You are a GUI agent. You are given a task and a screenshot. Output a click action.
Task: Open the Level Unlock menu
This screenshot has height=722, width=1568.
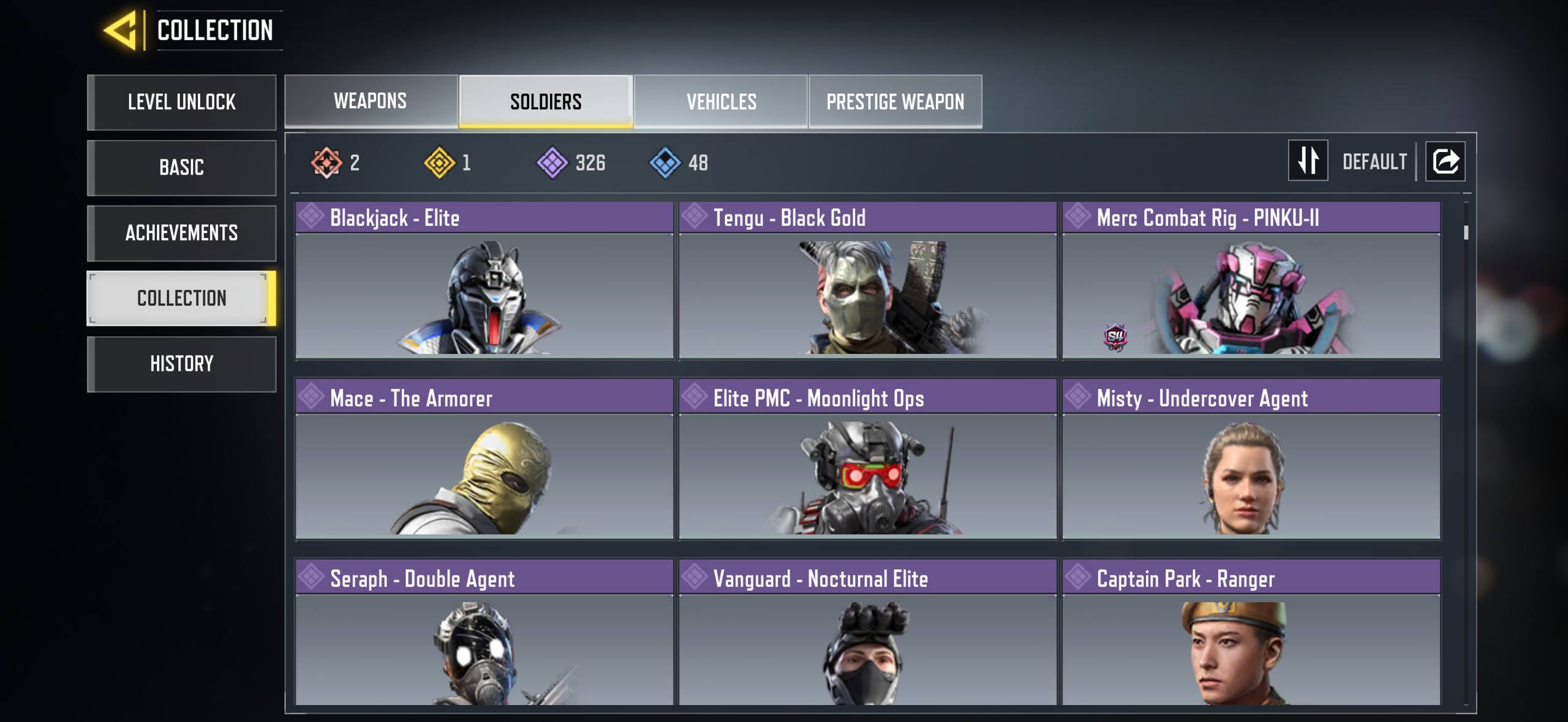coord(181,102)
